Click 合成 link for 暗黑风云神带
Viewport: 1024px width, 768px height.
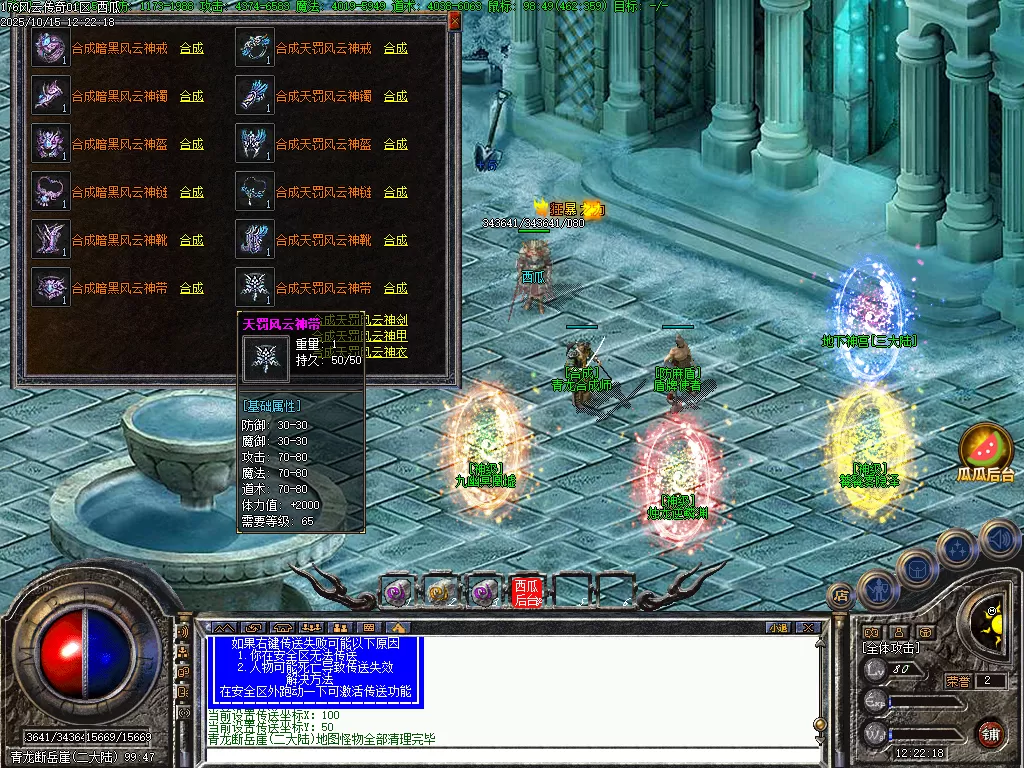tap(191, 288)
